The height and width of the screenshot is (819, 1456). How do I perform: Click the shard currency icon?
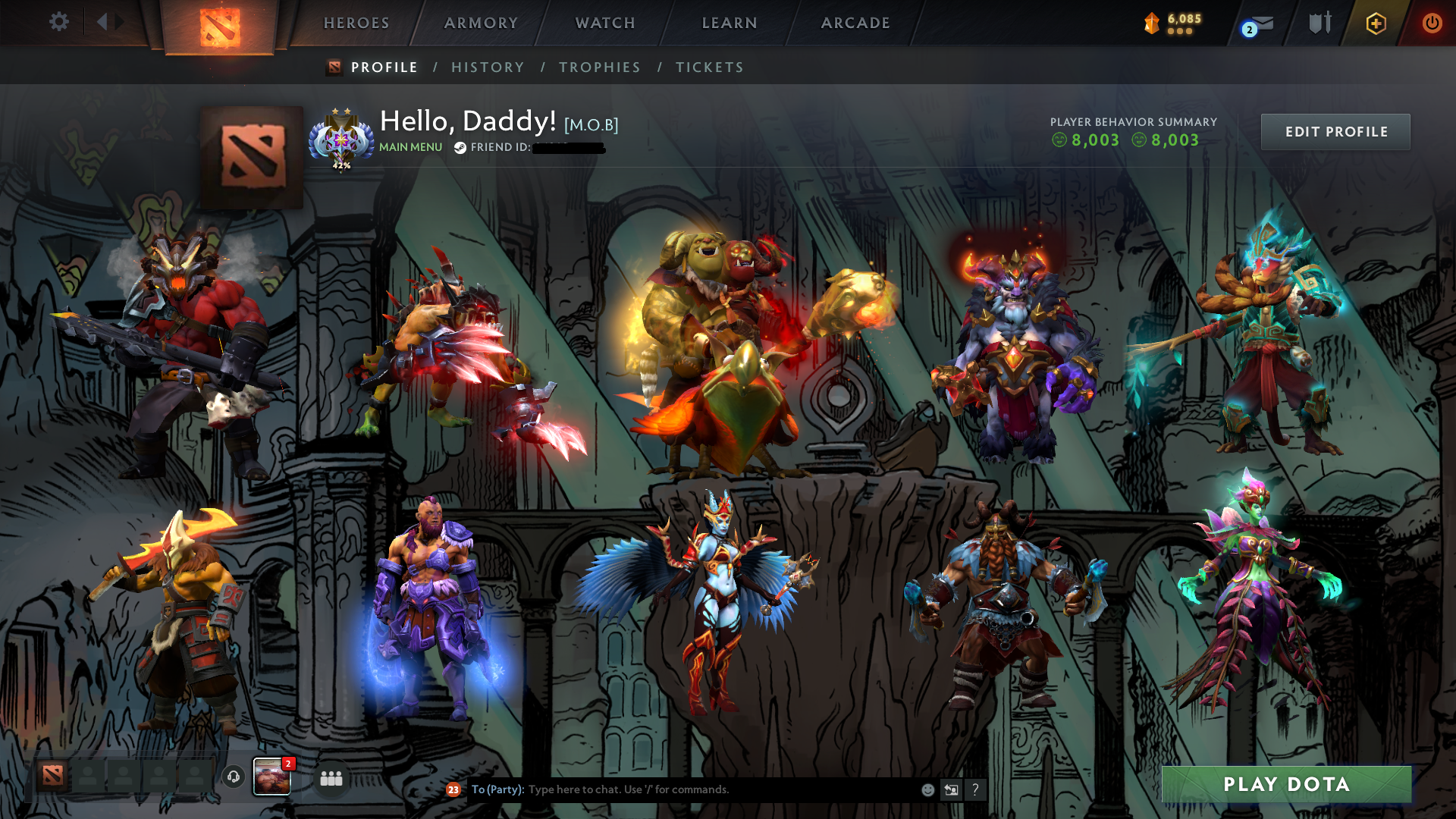[x=1152, y=23]
